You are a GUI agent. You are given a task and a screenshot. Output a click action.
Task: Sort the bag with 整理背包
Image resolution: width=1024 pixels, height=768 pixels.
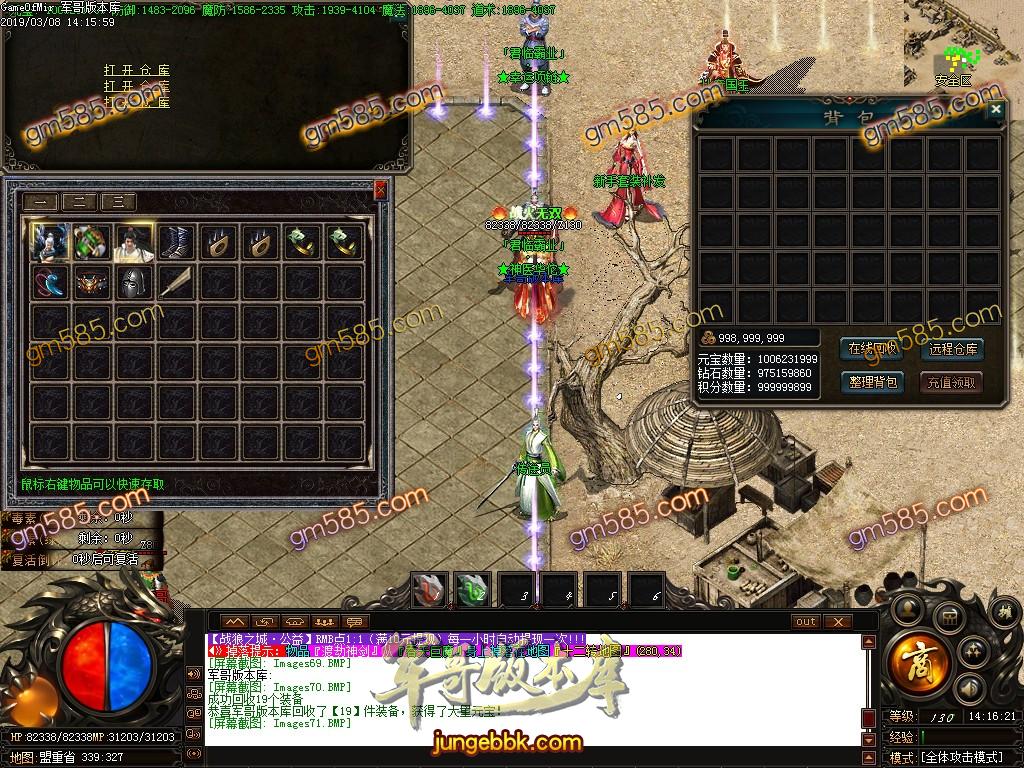click(x=873, y=382)
